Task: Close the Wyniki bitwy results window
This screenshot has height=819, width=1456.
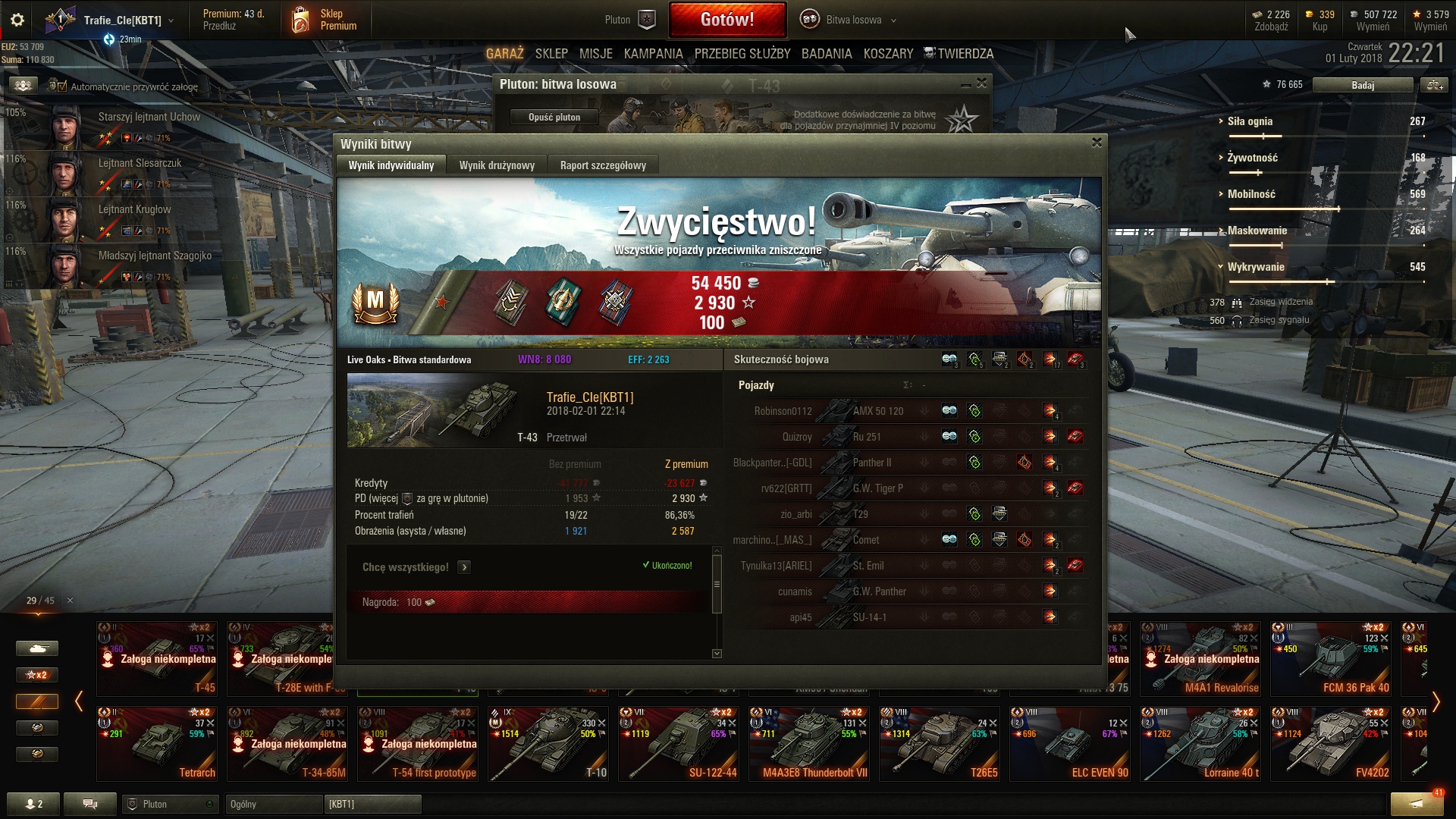Action: click(1097, 143)
